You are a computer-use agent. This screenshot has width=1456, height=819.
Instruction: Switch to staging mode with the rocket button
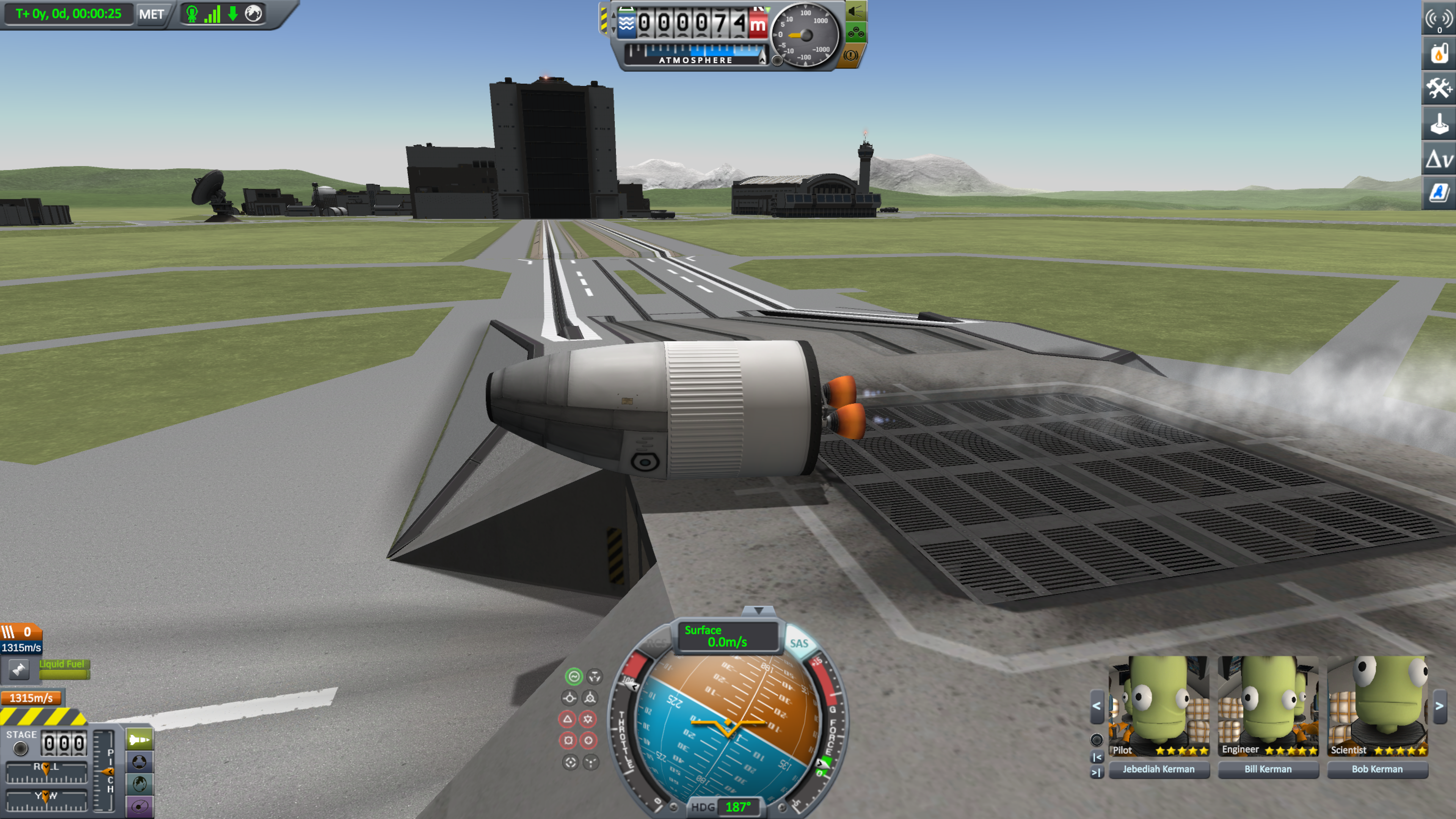pos(139,740)
